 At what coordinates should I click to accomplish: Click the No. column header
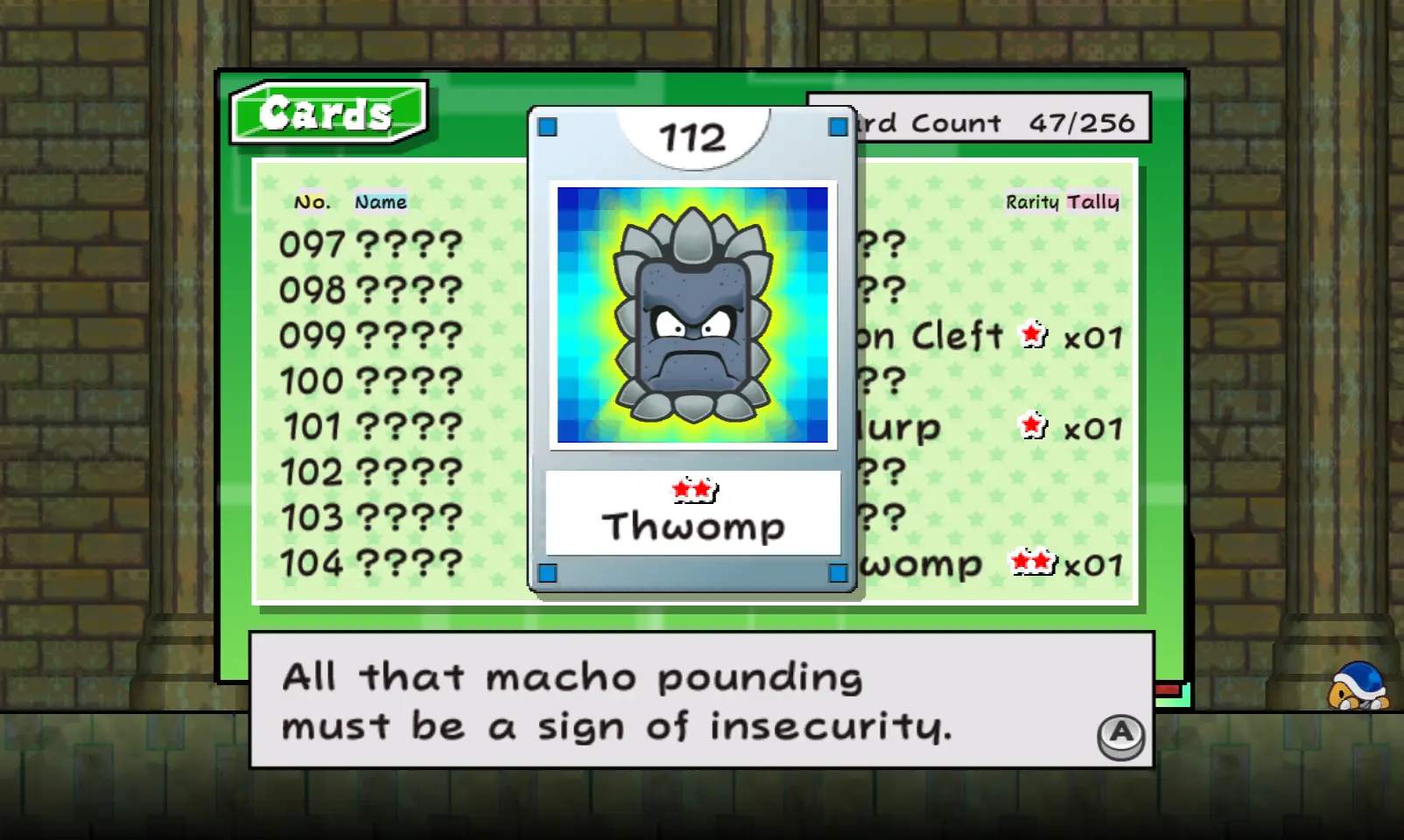pyautogui.click(x=312, y=202)
